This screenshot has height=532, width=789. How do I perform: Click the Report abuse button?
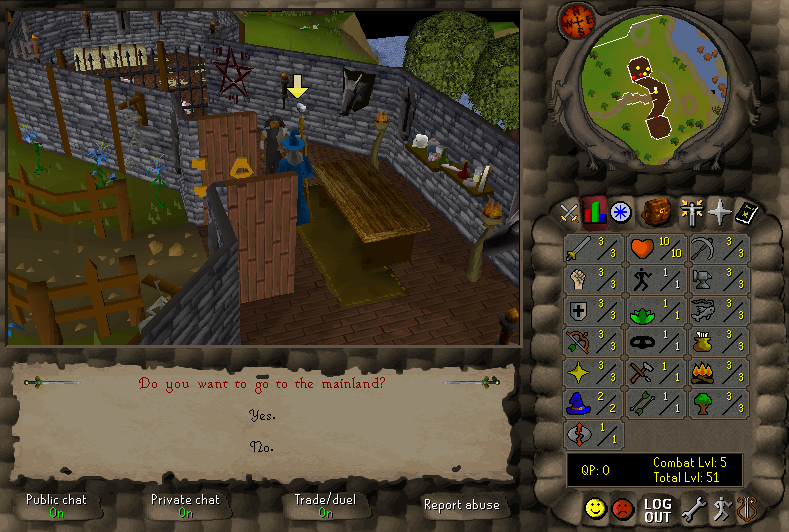coord(462,505)
